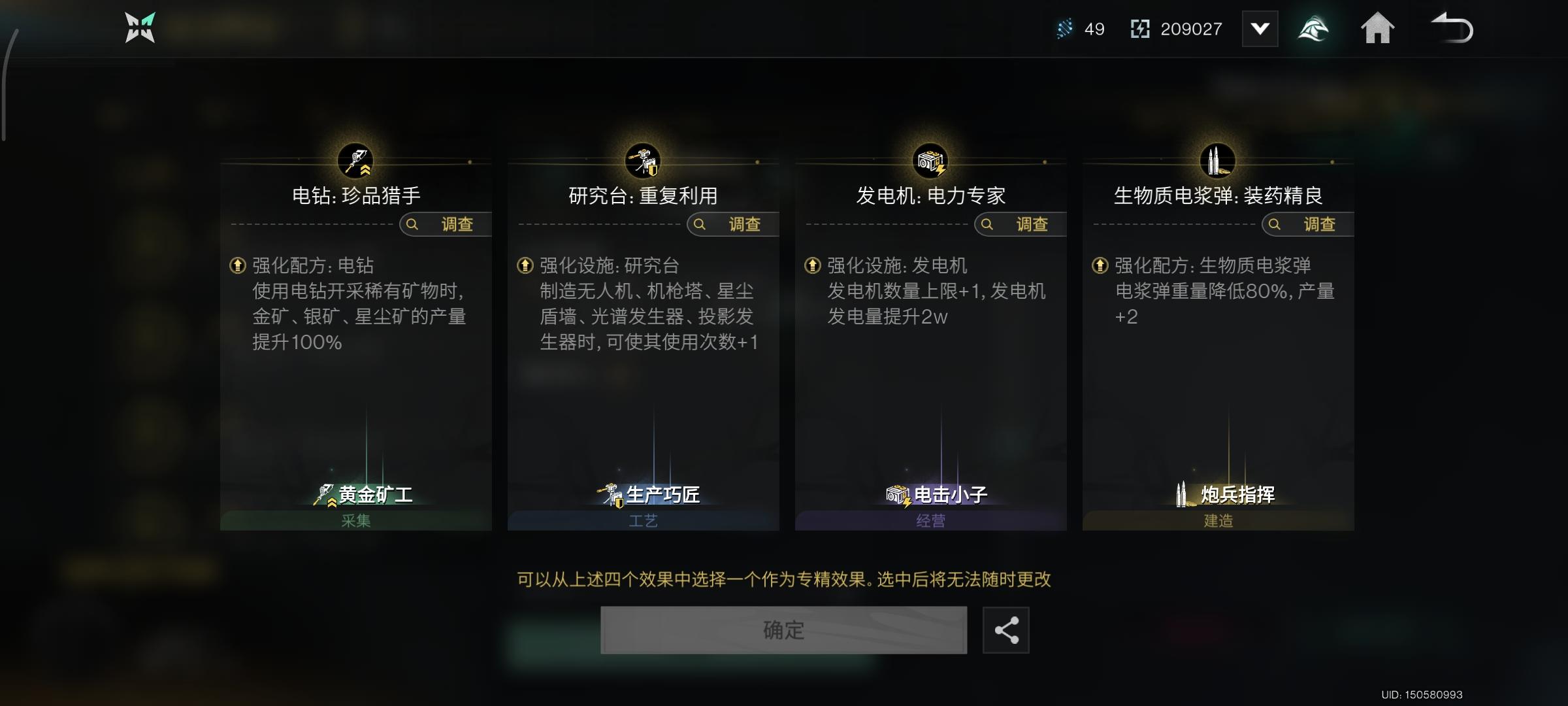Tap the 生产巧匠 craftsman badge icon
Screen dimensions: 1568x706
pos(611,495)
